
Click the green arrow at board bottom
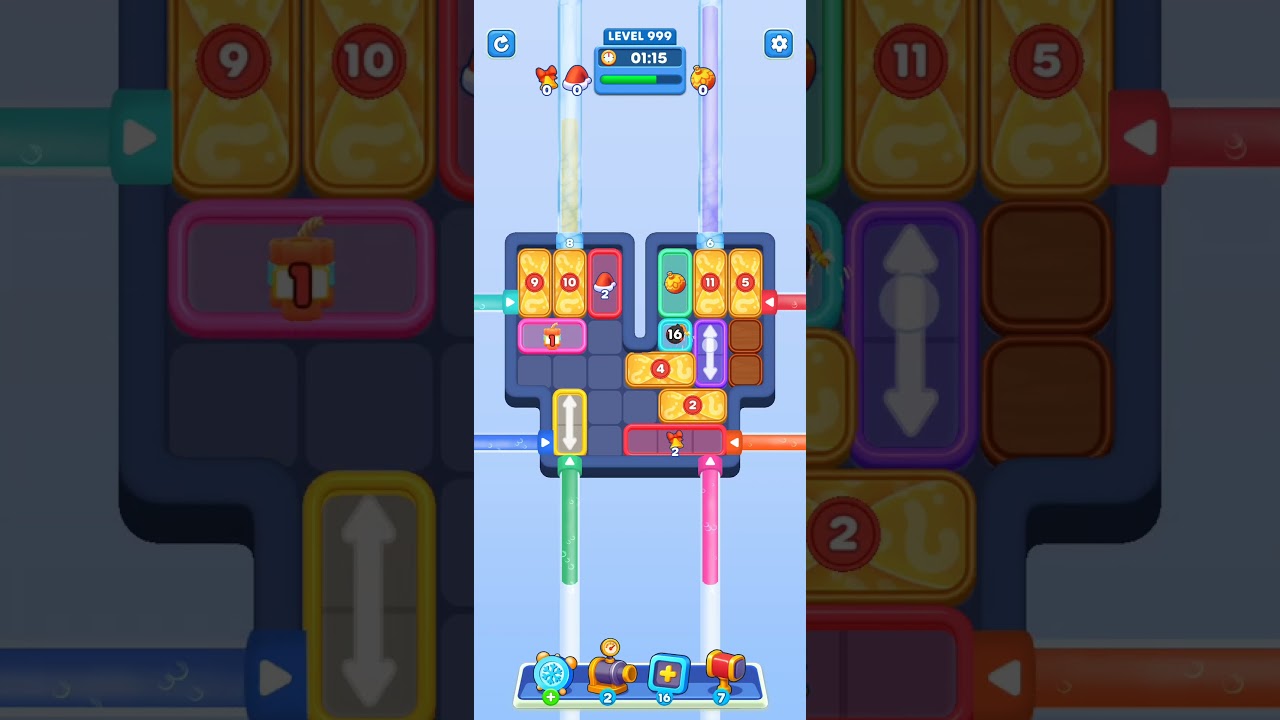point(570,460)
